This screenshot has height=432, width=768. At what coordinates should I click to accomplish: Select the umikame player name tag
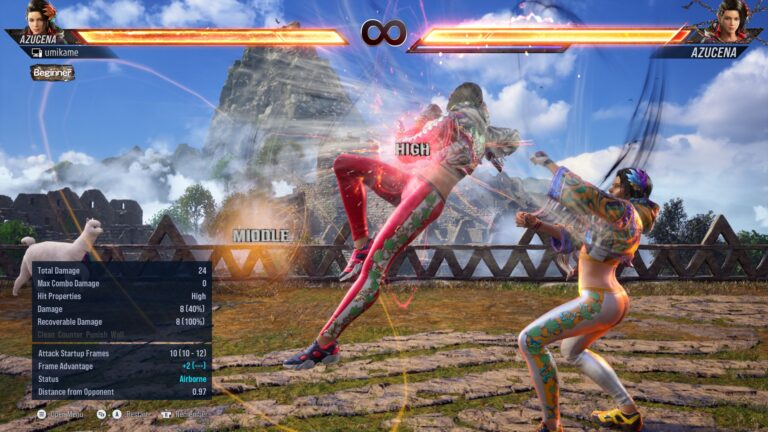pyautogui.click(x=62, y=52)
